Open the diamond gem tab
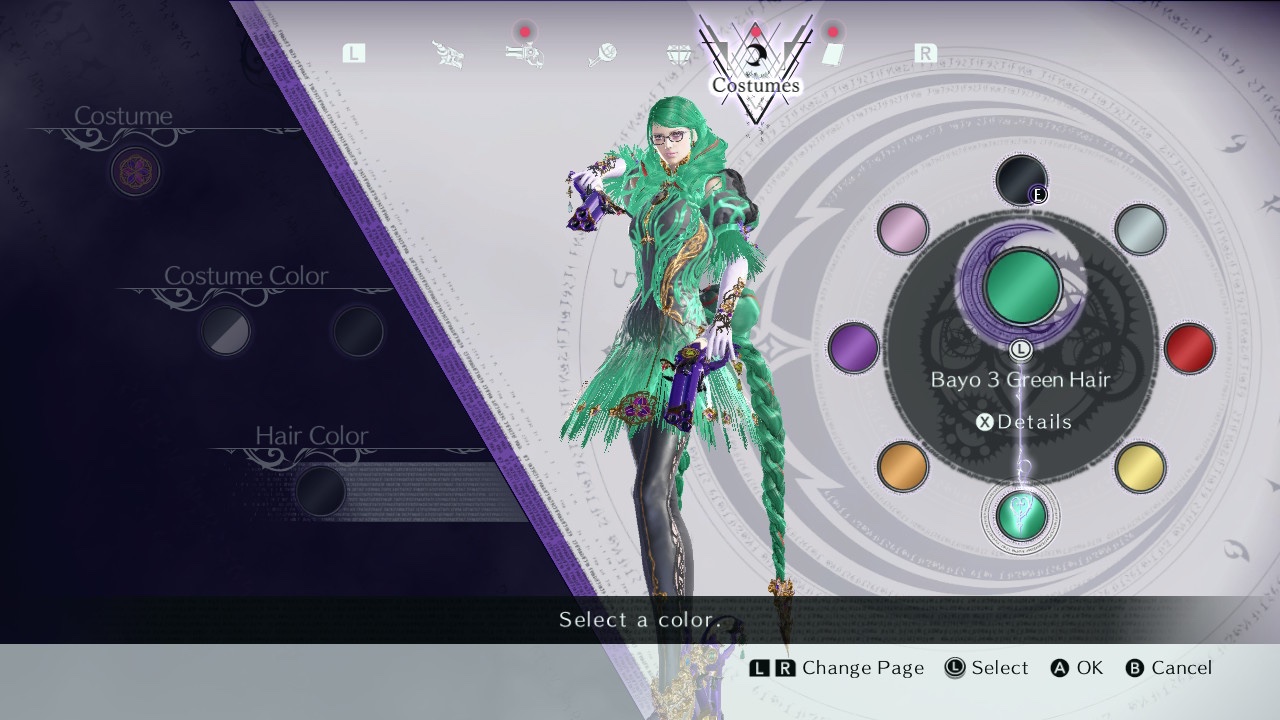 [x=679, y=55]
